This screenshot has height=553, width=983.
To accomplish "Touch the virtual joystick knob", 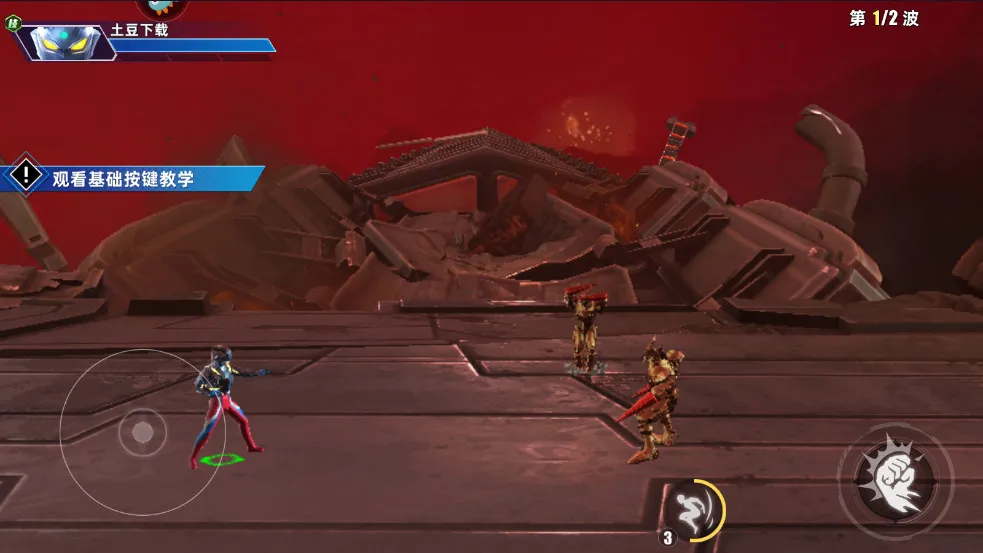I will click(143, 432).
